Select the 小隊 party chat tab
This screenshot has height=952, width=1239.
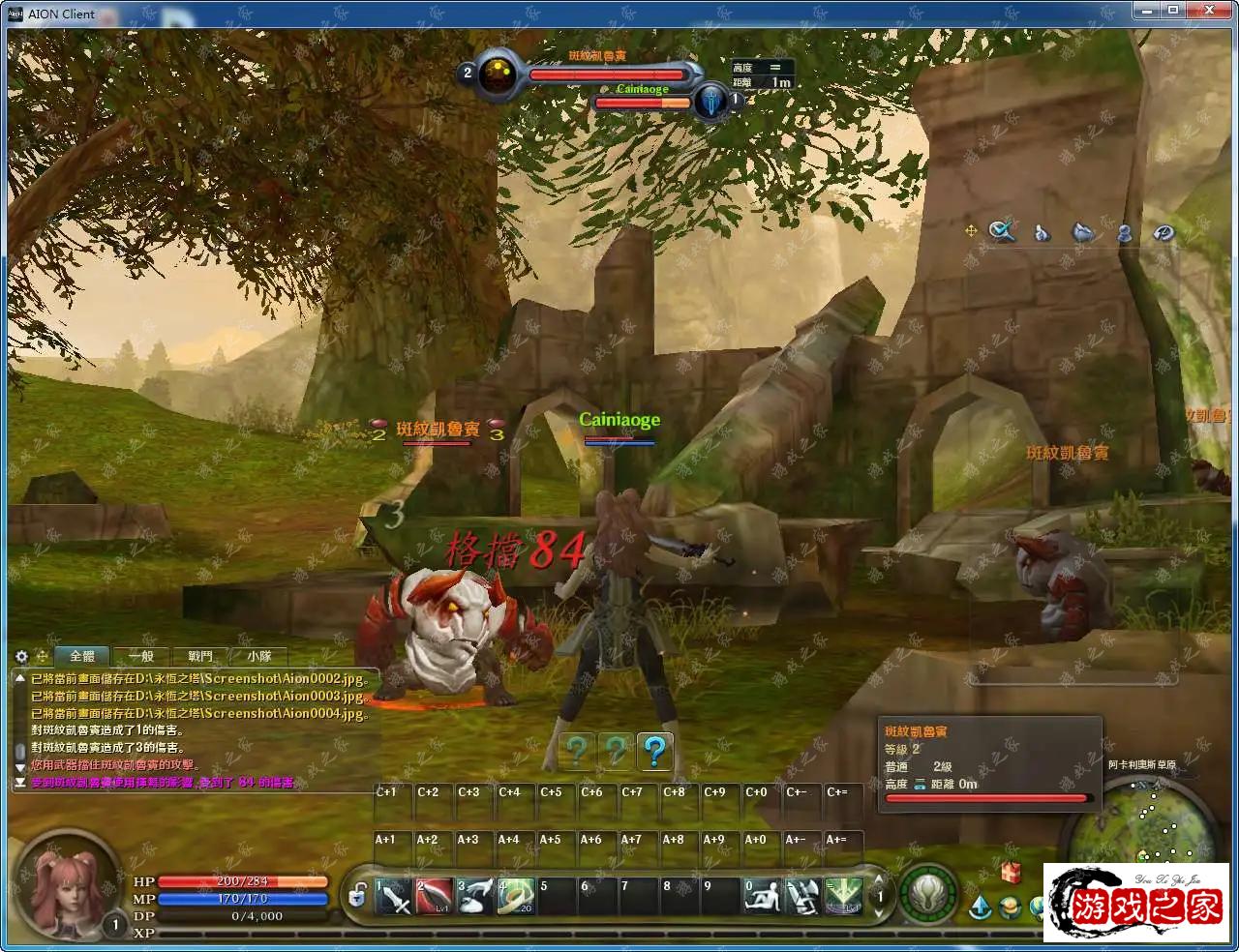pyautogui.click(x=259, y=656)
